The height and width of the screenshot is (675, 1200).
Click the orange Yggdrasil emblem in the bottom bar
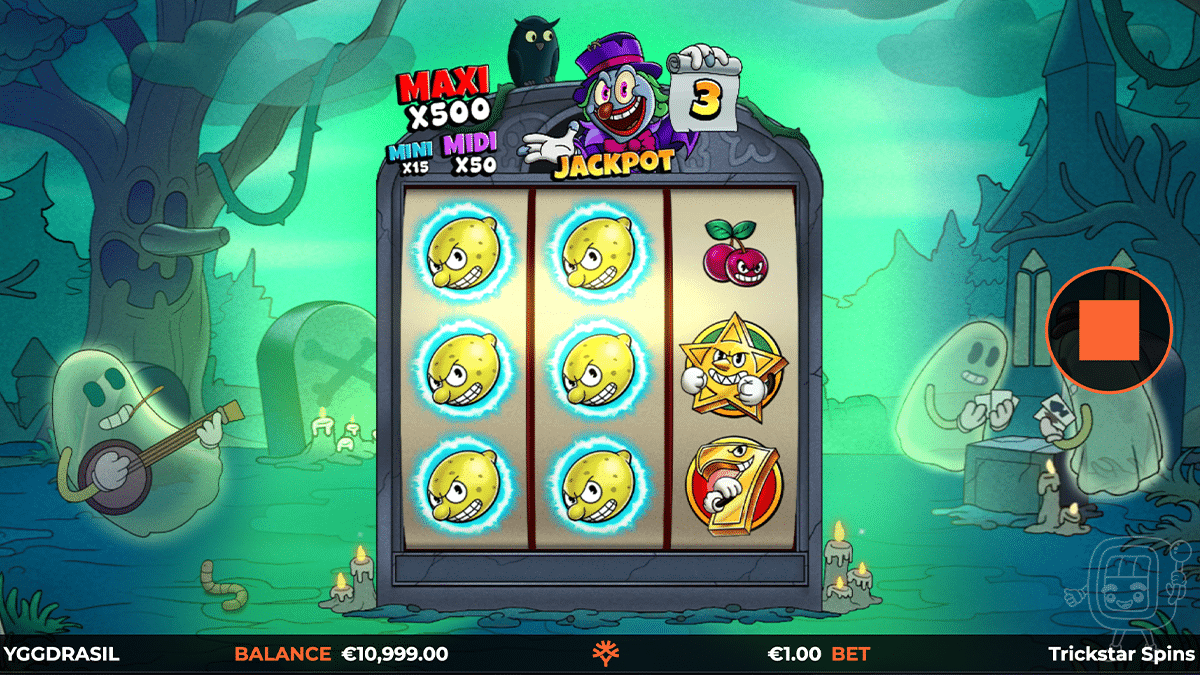[604, 654]
